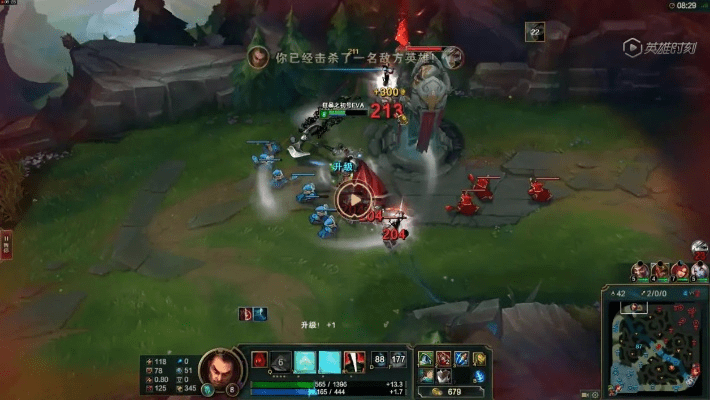Select the red-haired level 7 ally portrait
710x400 pixels.
680,271
